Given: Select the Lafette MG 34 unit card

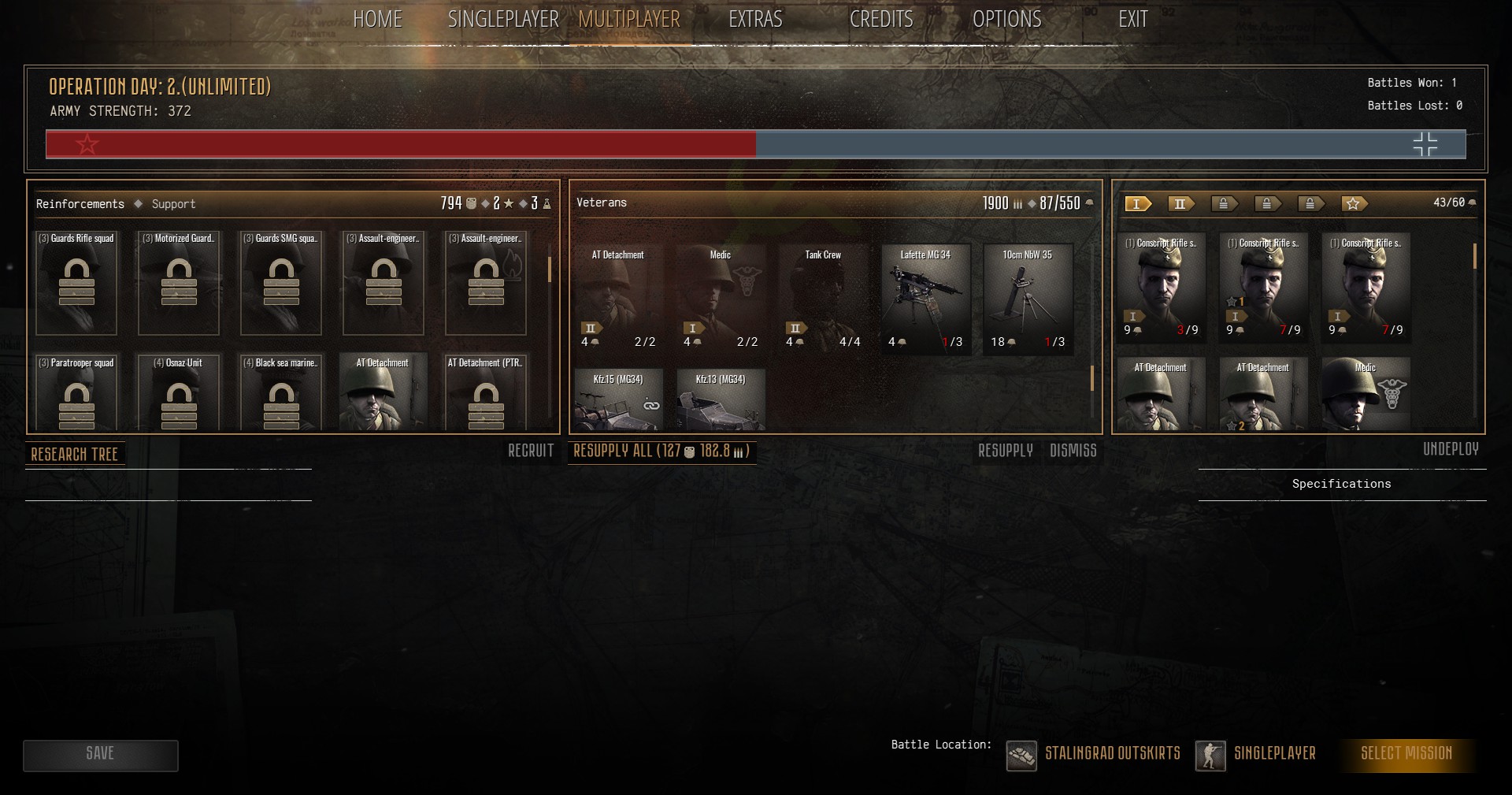Looking at the screenshot, I should tap(925, 298).
